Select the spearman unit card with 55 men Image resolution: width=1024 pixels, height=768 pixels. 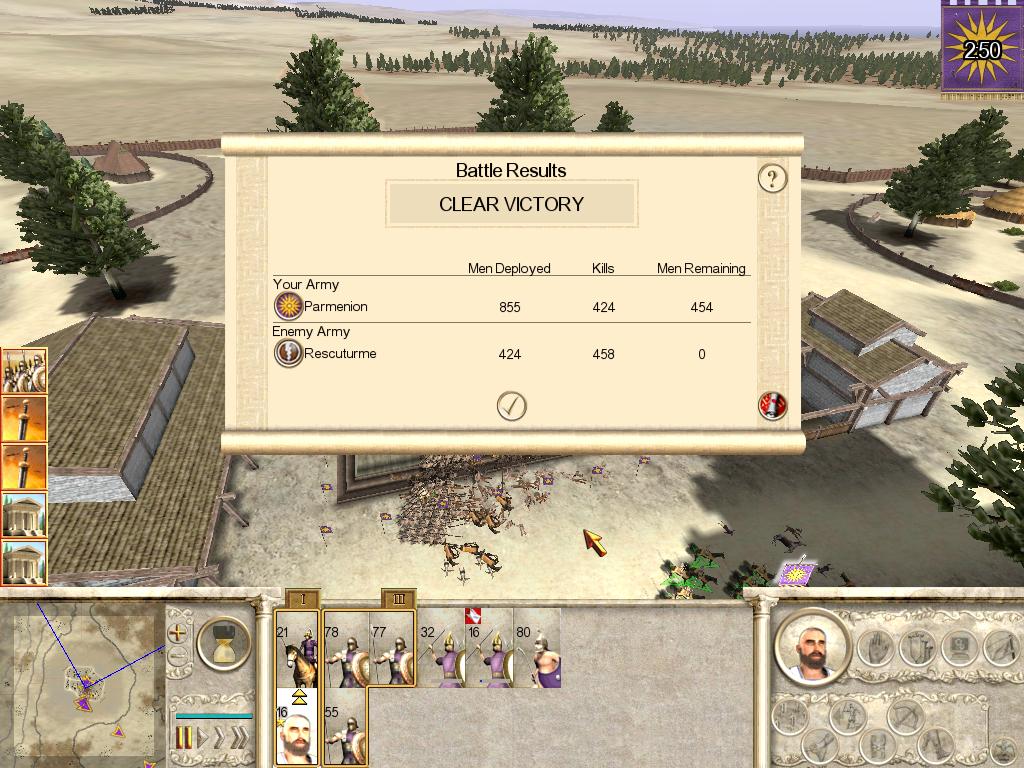pos(346,728)
